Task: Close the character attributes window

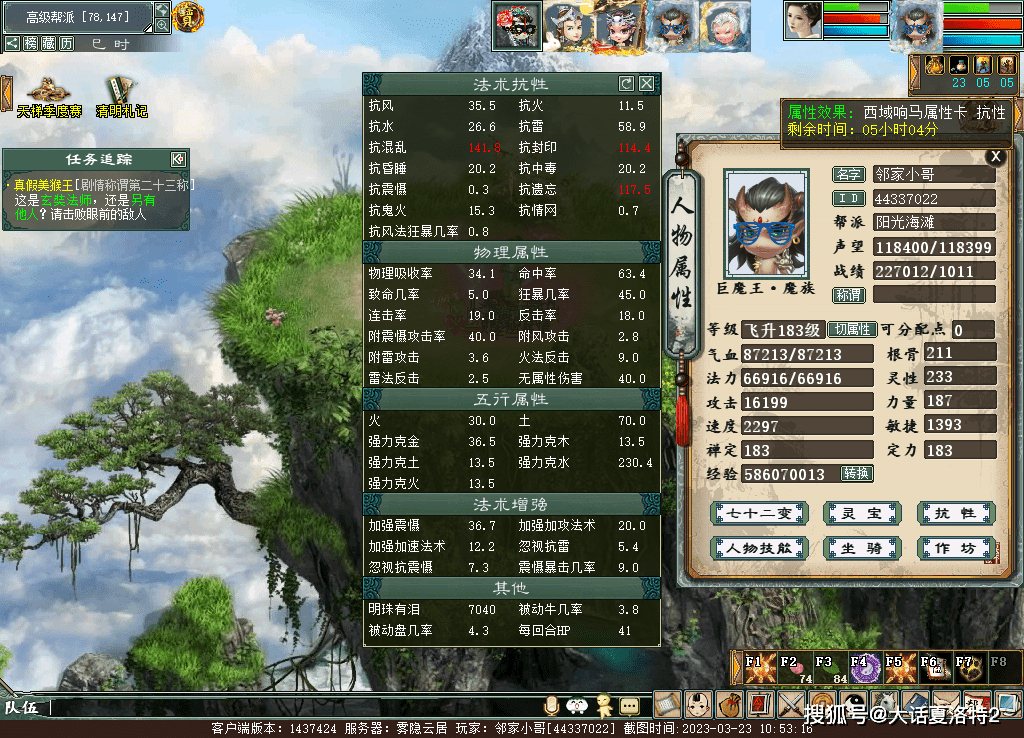Action: [994, 156]
